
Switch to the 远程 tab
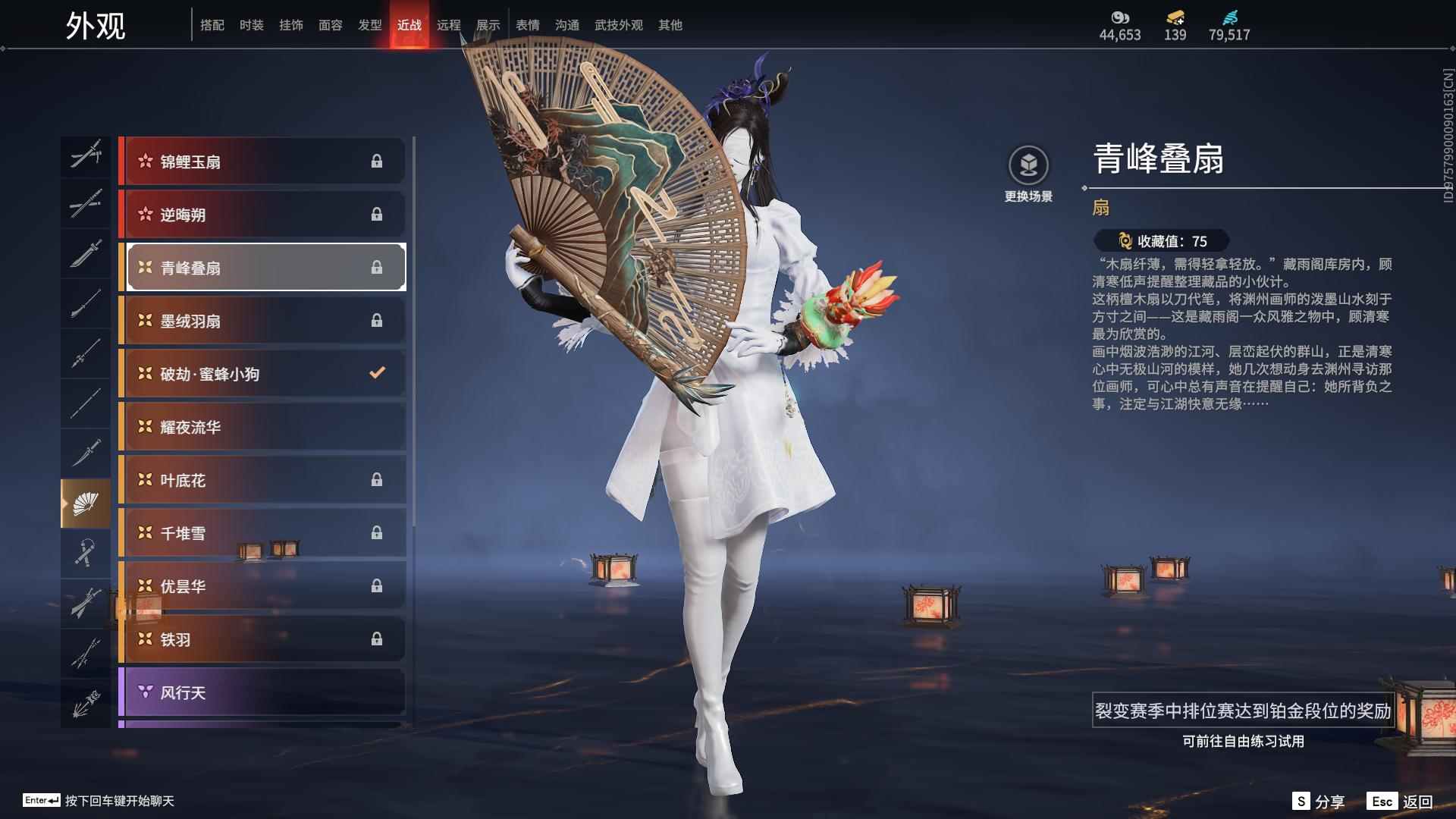pyautogui.click(x=449, y=24)
